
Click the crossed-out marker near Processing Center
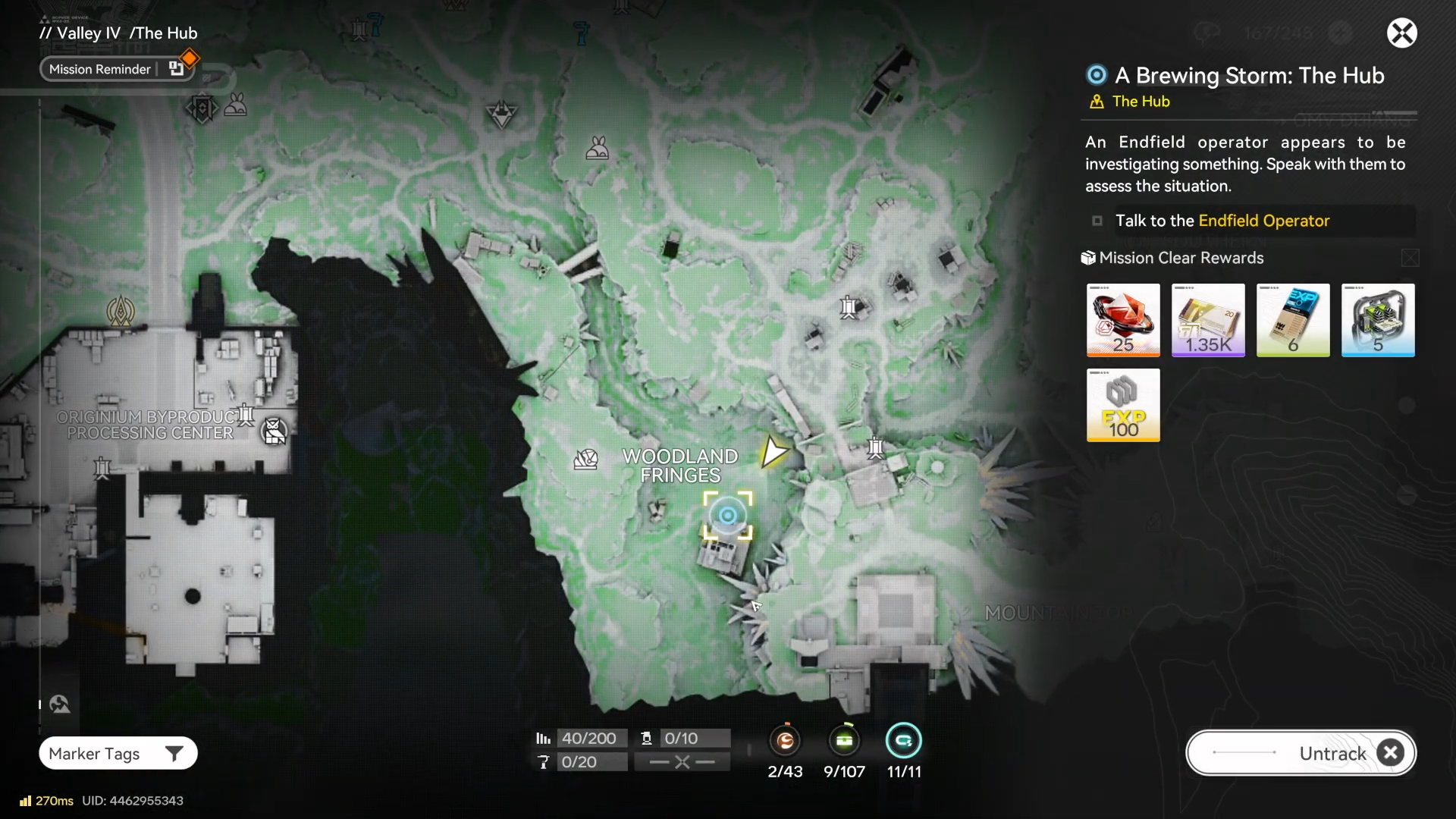tap(274, 431)
